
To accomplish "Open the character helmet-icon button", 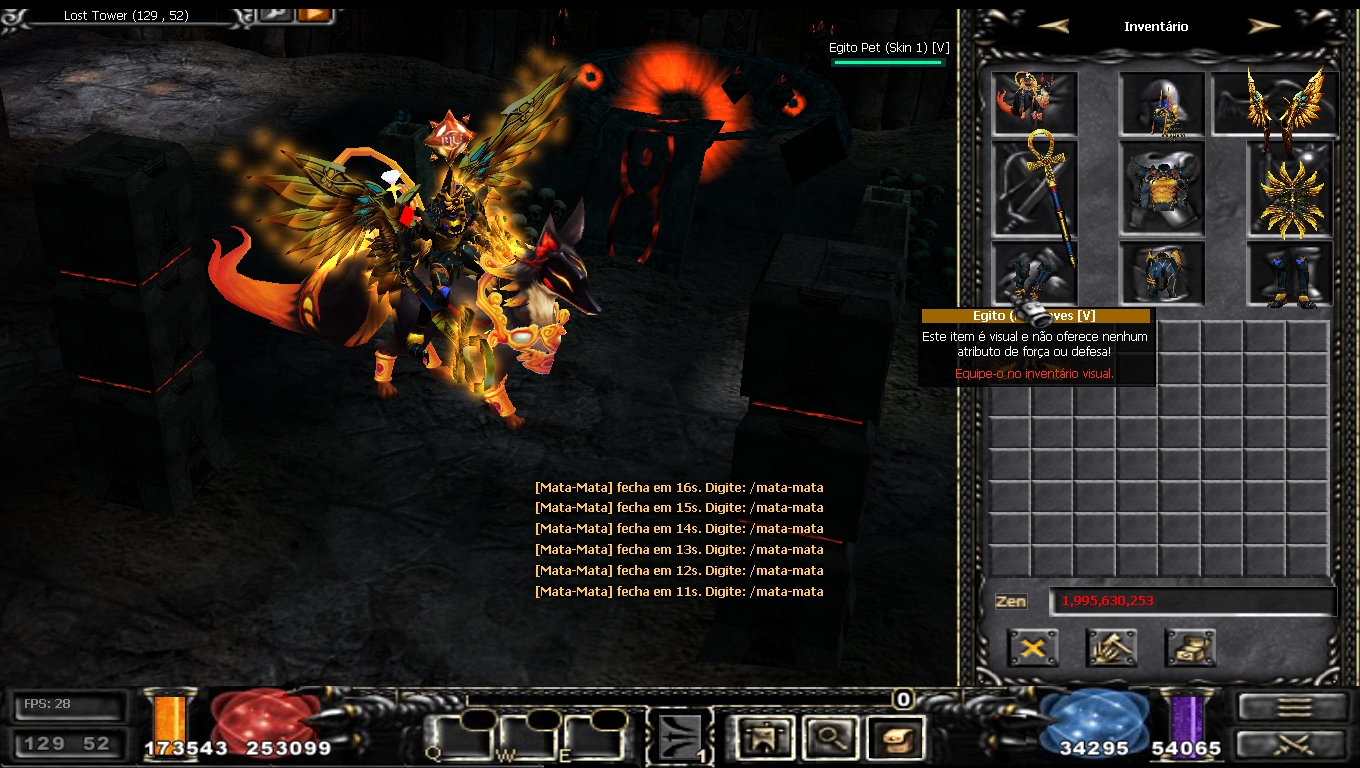I will (763, 738).
